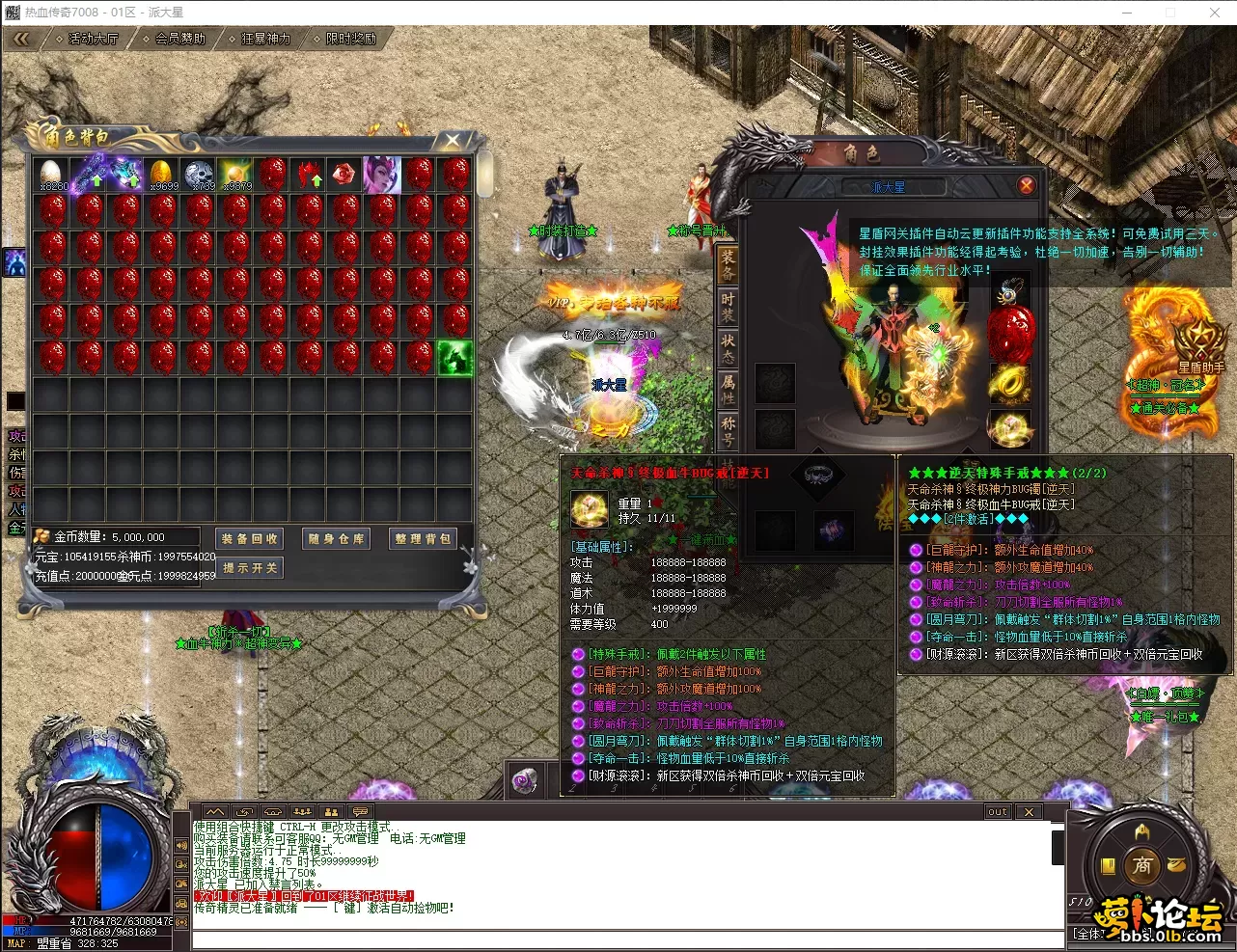The height and width of the screenshot is (952, 1237).
Task: Open the 随身仓库 portable warehouse
Action: pos(336,539)
